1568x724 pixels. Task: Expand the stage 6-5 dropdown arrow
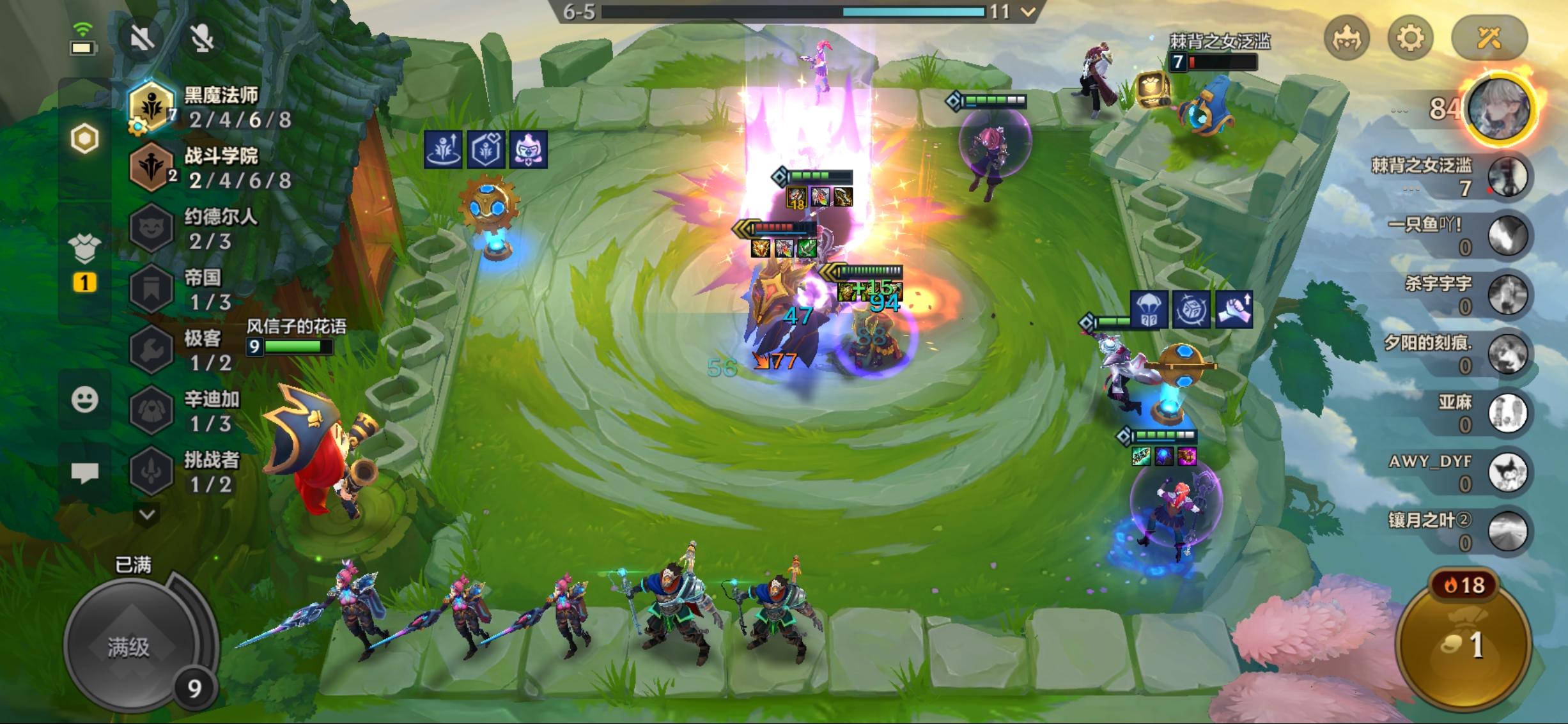[1028, 12]
